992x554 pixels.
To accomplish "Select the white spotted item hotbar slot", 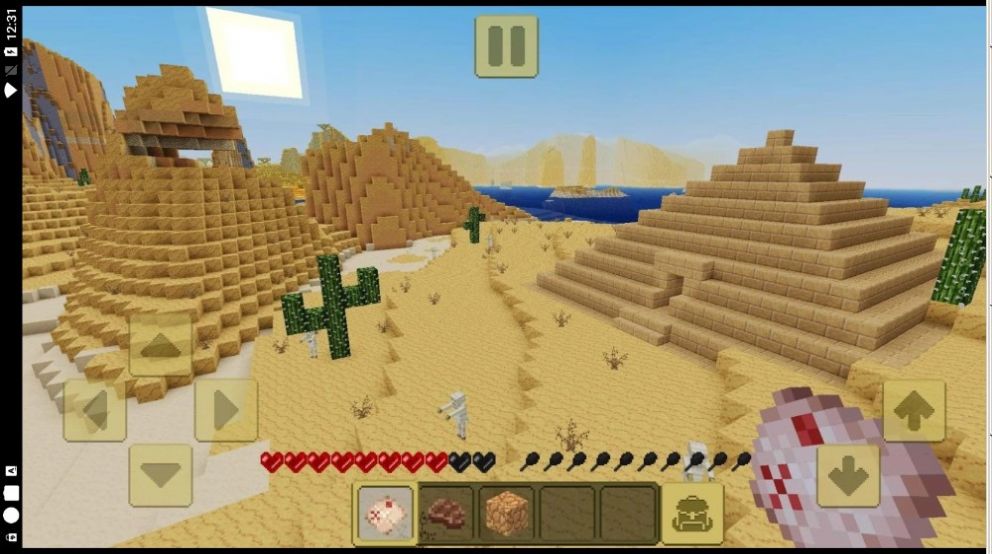I will (385, 514).
